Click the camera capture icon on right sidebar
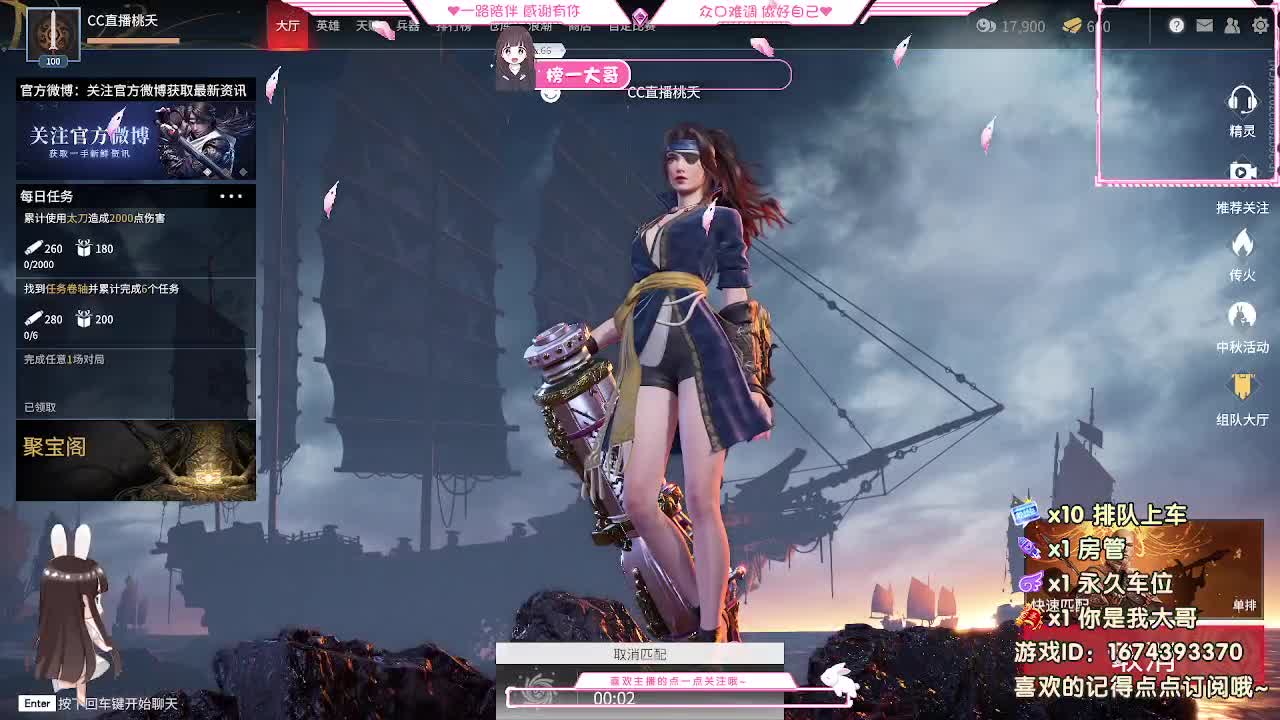This screenshot has height=720, width=1280. click(x=1242, y=170)
